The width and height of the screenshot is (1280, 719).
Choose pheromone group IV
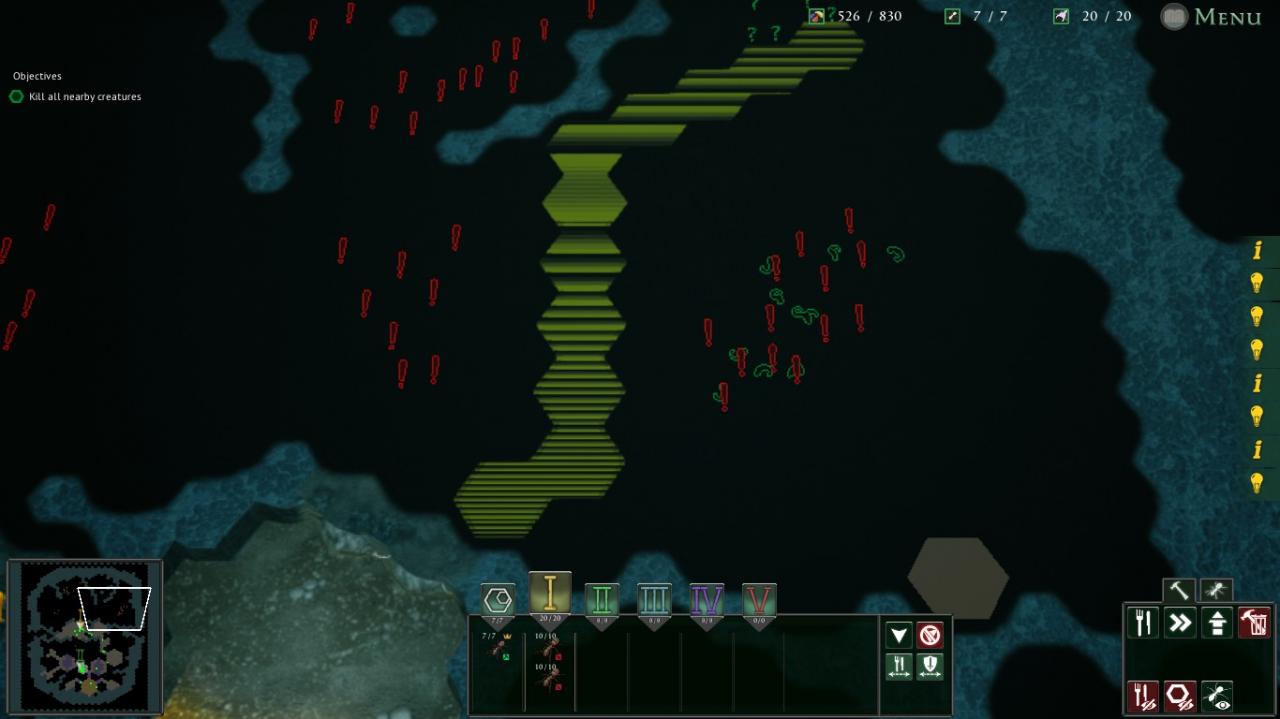point(707,600)
